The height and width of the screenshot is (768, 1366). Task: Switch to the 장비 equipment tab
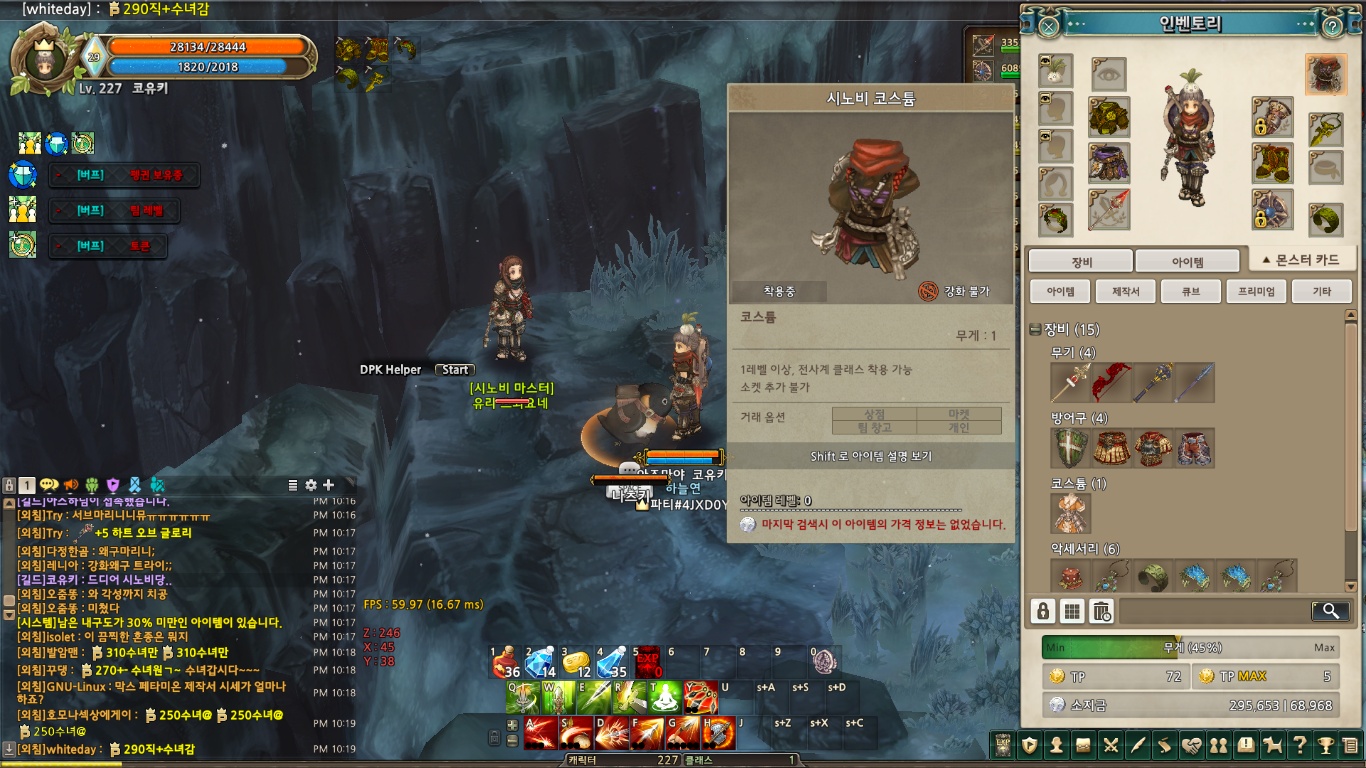pyautogui.click(x=1081, y=261)
